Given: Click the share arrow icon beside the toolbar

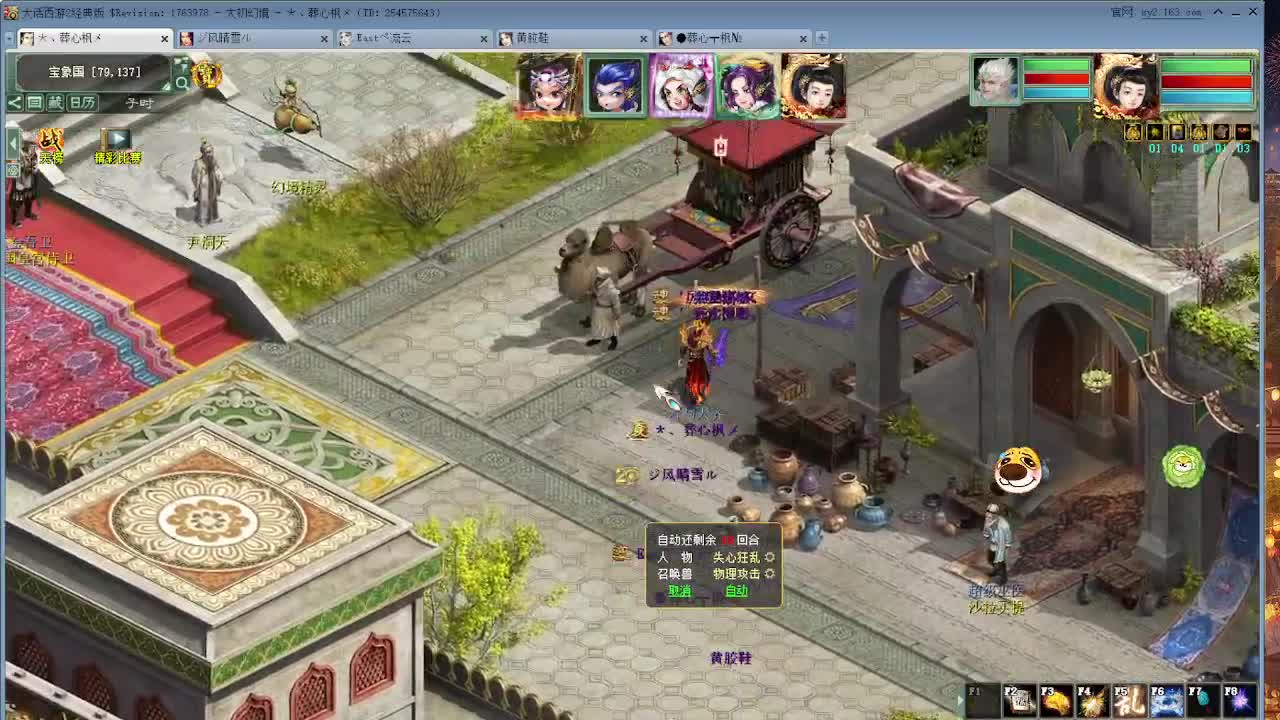Looking at the screenshot, I should [15, 102].
